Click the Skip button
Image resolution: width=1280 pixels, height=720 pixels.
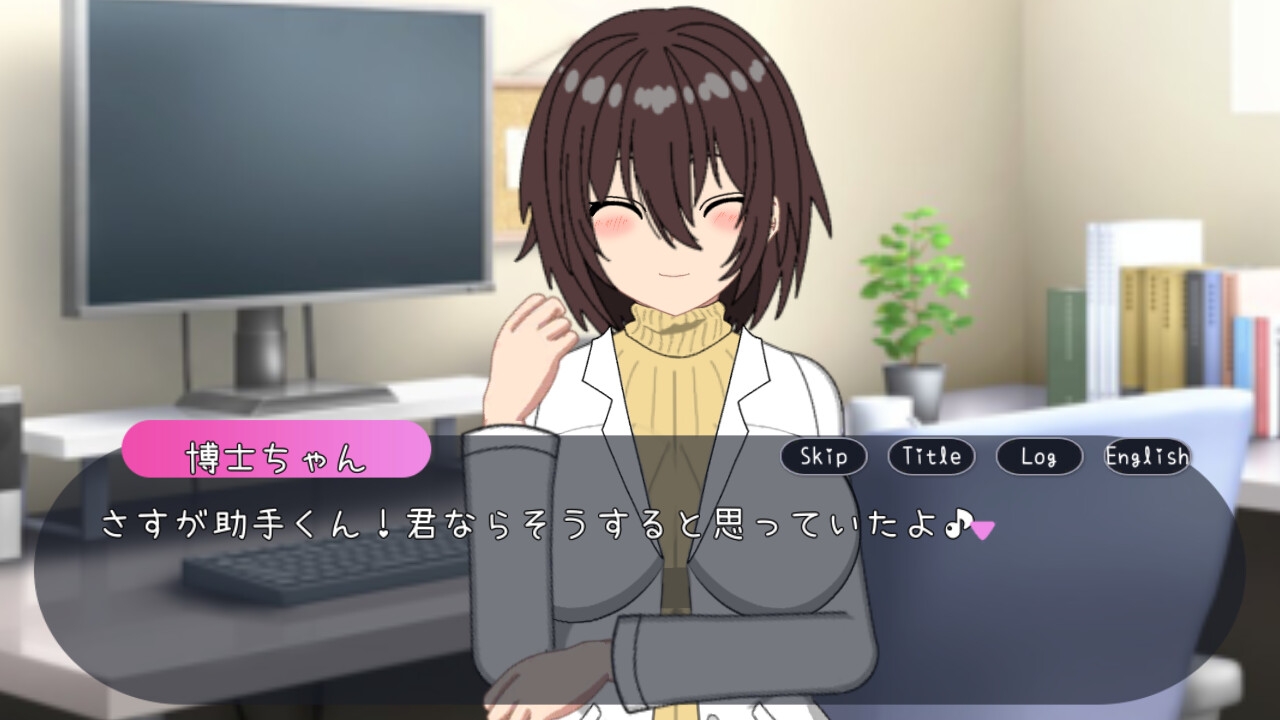click(824, 457)
